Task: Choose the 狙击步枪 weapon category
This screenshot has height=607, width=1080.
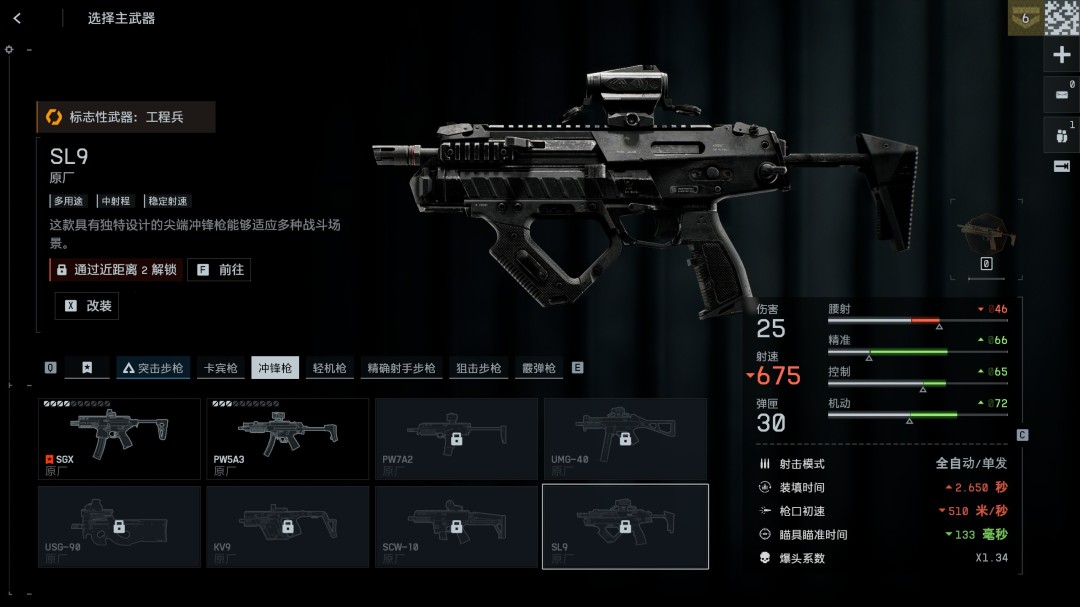Action: click(x=478, y=368)
